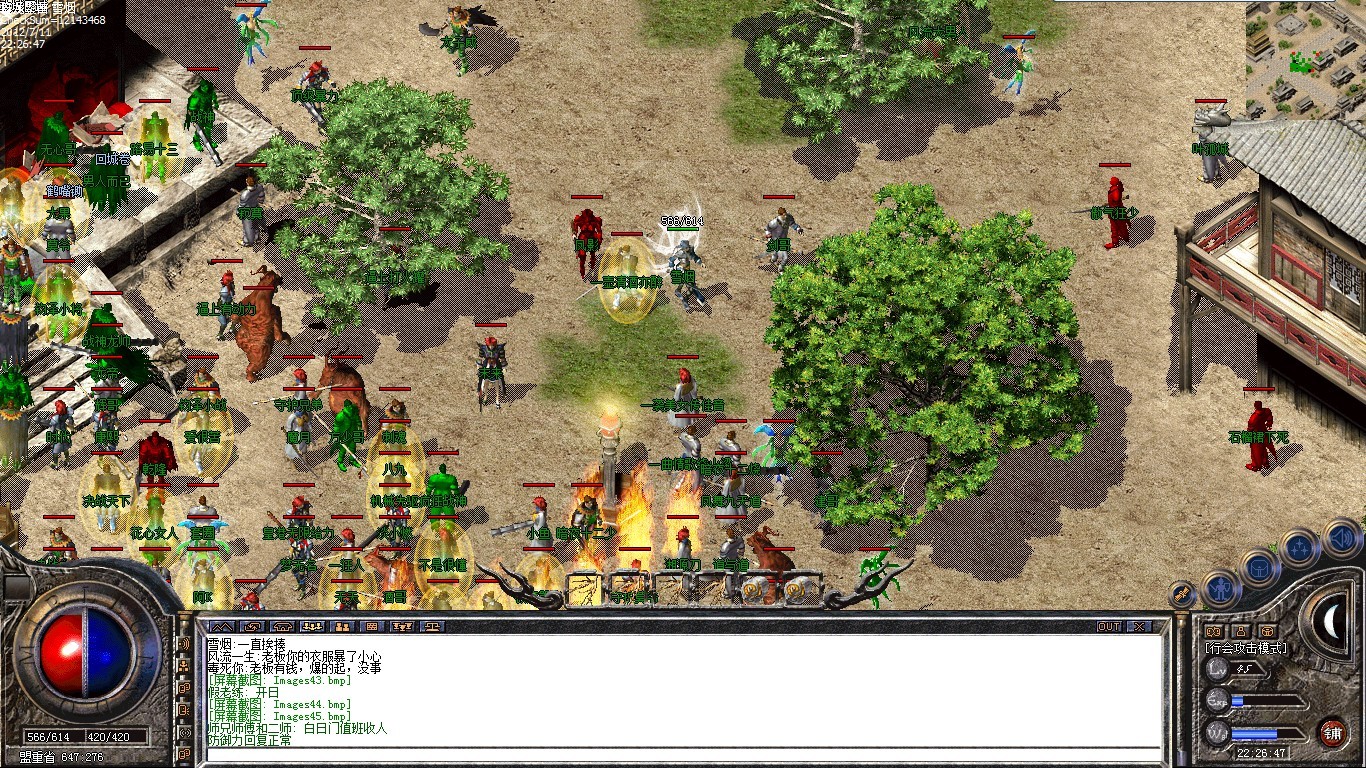Open the skills button with four stars

(x=1299, y=548)
